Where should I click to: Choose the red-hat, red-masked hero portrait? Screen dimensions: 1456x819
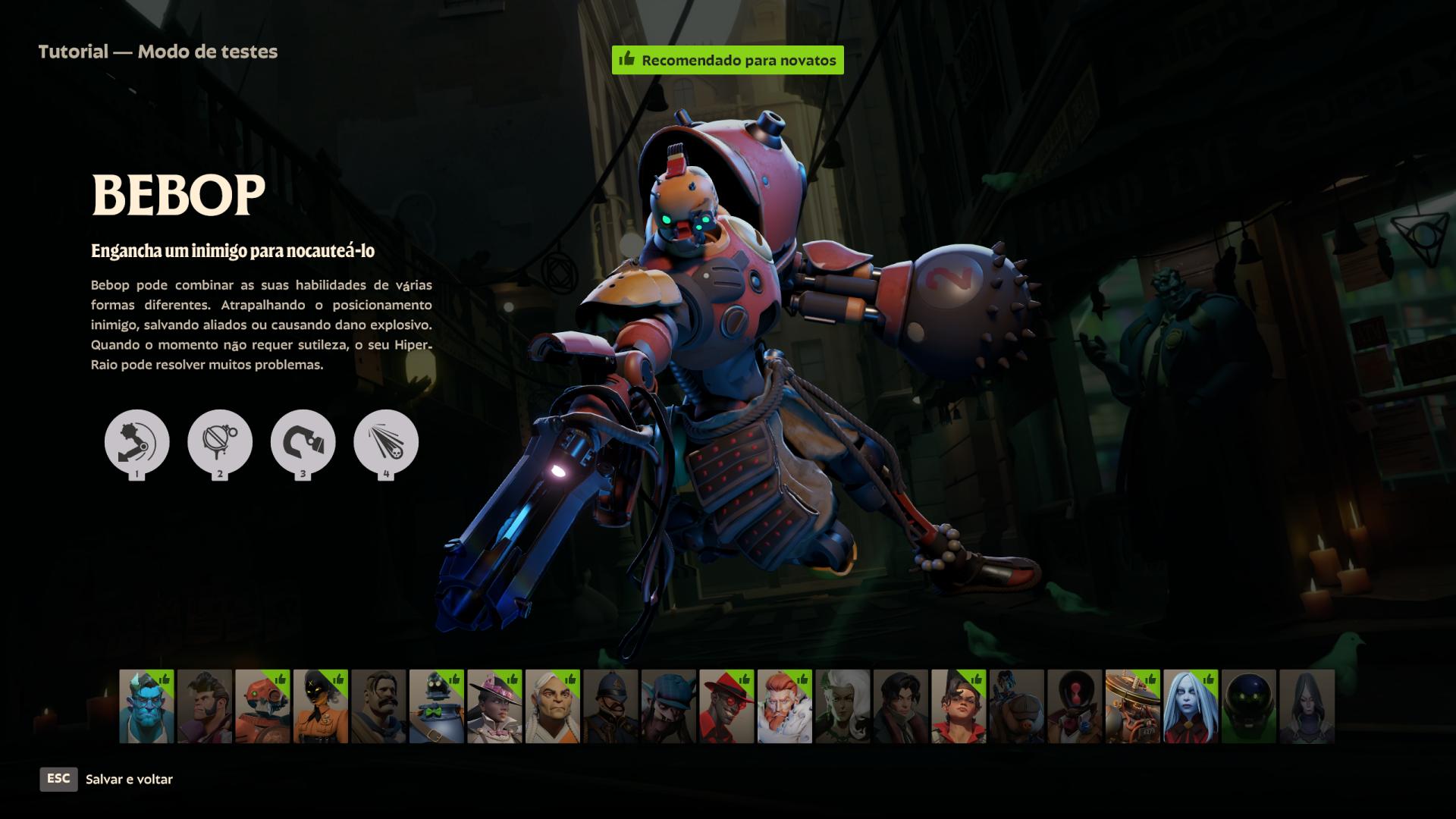(726, 707)
